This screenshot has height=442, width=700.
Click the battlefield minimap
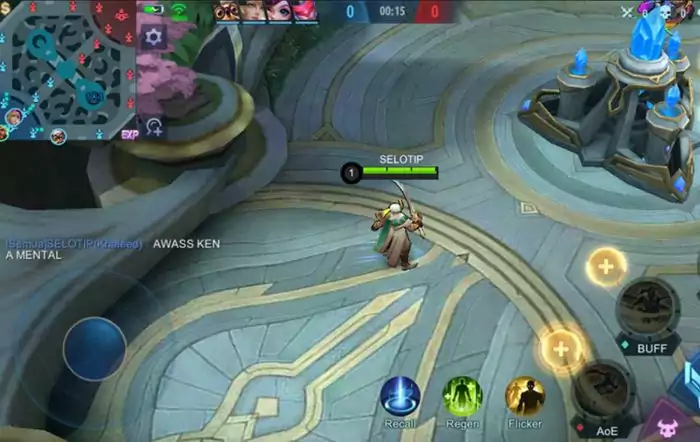point(68,68)
